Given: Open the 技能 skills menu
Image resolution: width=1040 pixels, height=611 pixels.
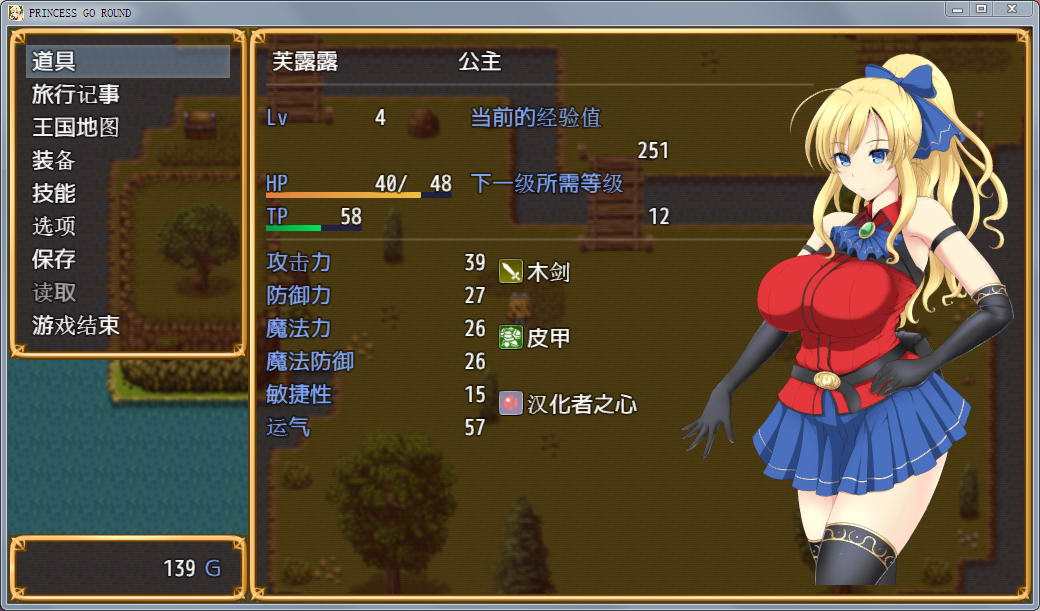Looking at the screenshot, I should point(54,193).
